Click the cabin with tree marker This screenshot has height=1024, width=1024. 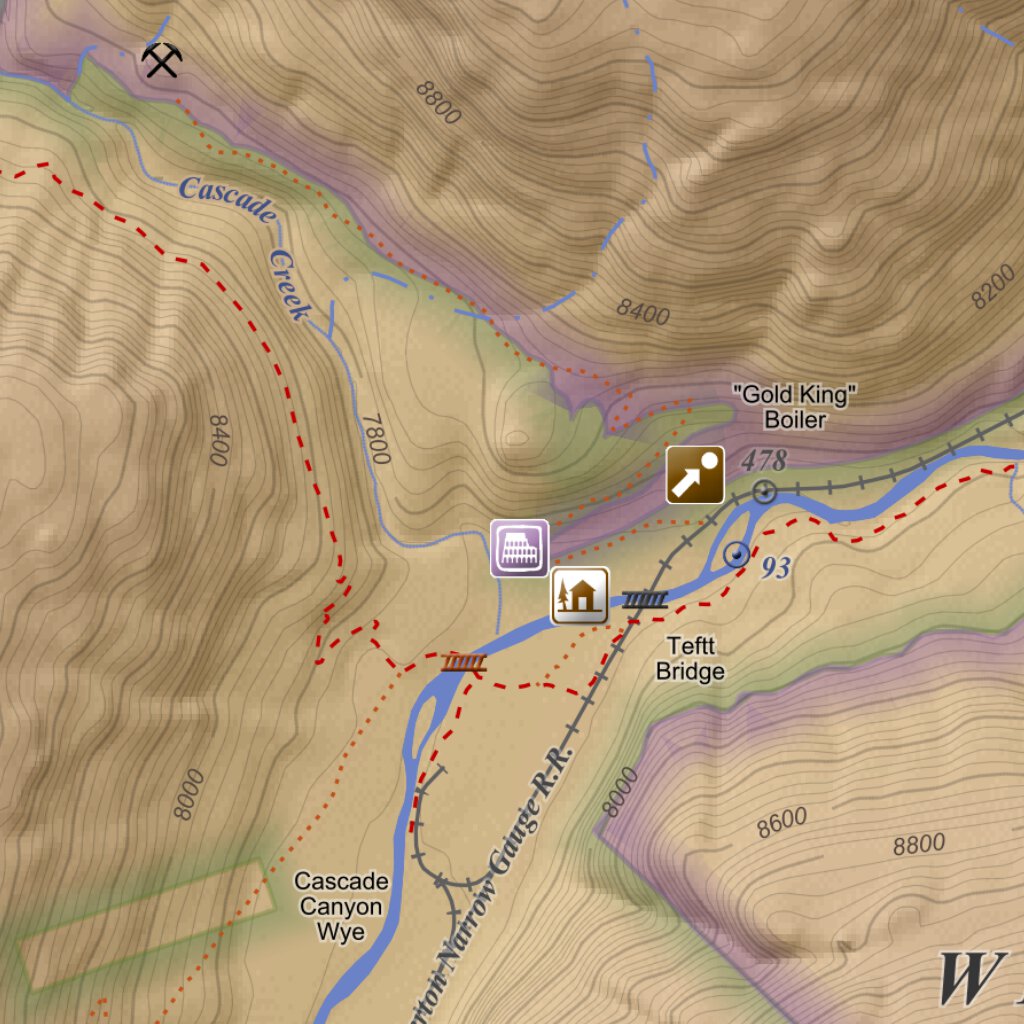coord(580,595)
